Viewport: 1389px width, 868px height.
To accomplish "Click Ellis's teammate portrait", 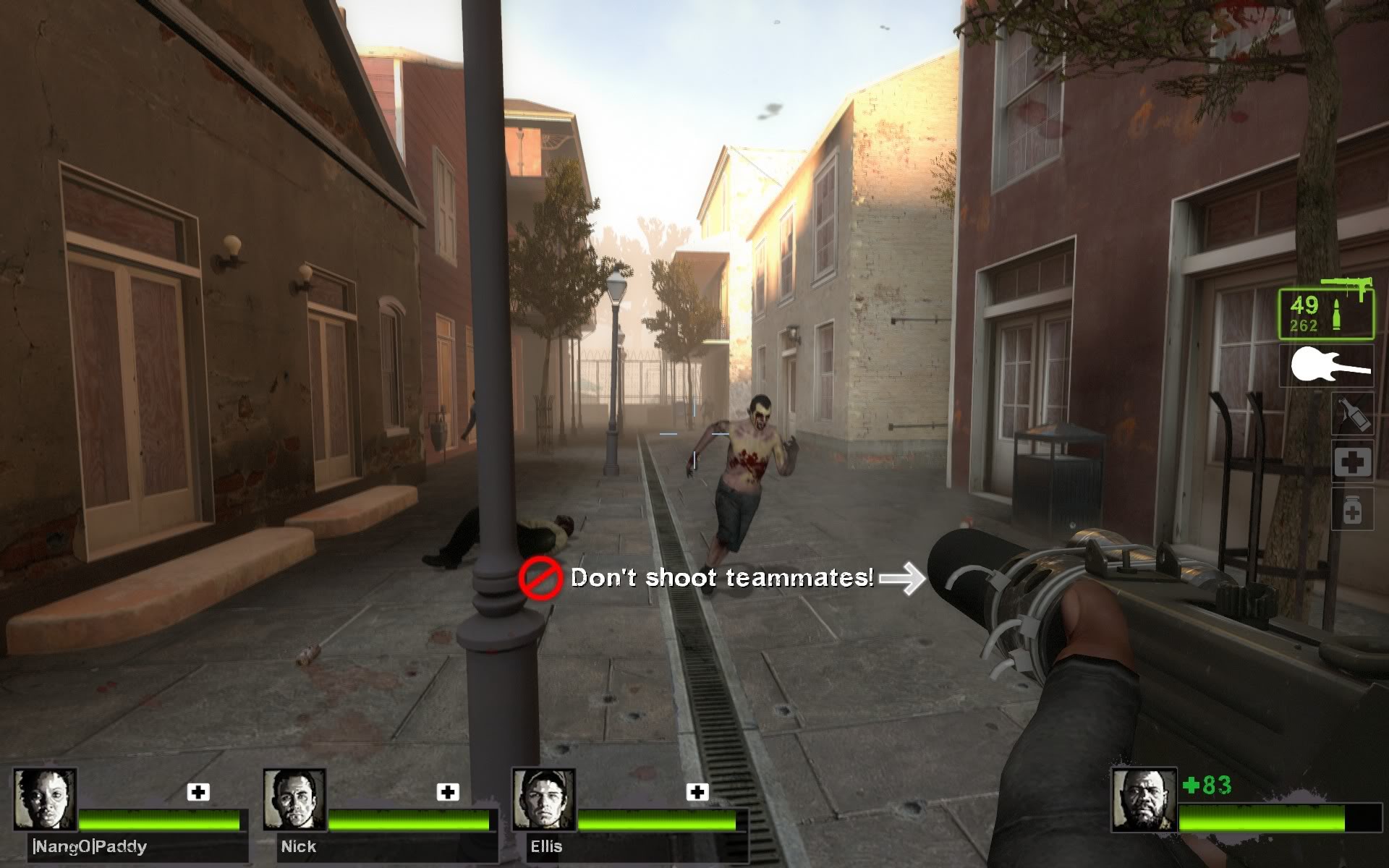I will click(x=543, y=799).
